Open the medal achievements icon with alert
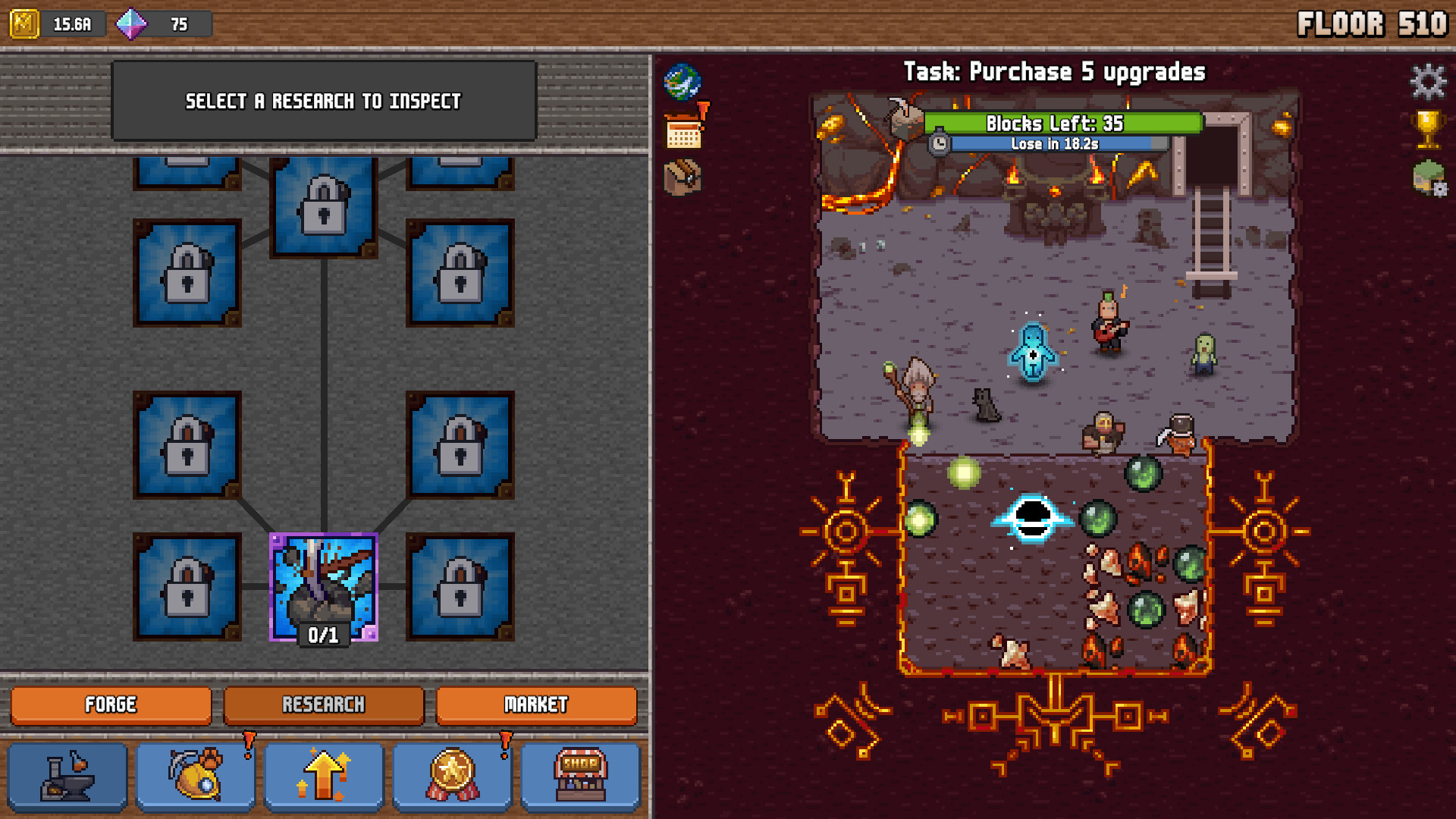The image size is (1456, 819). point(452,777)
